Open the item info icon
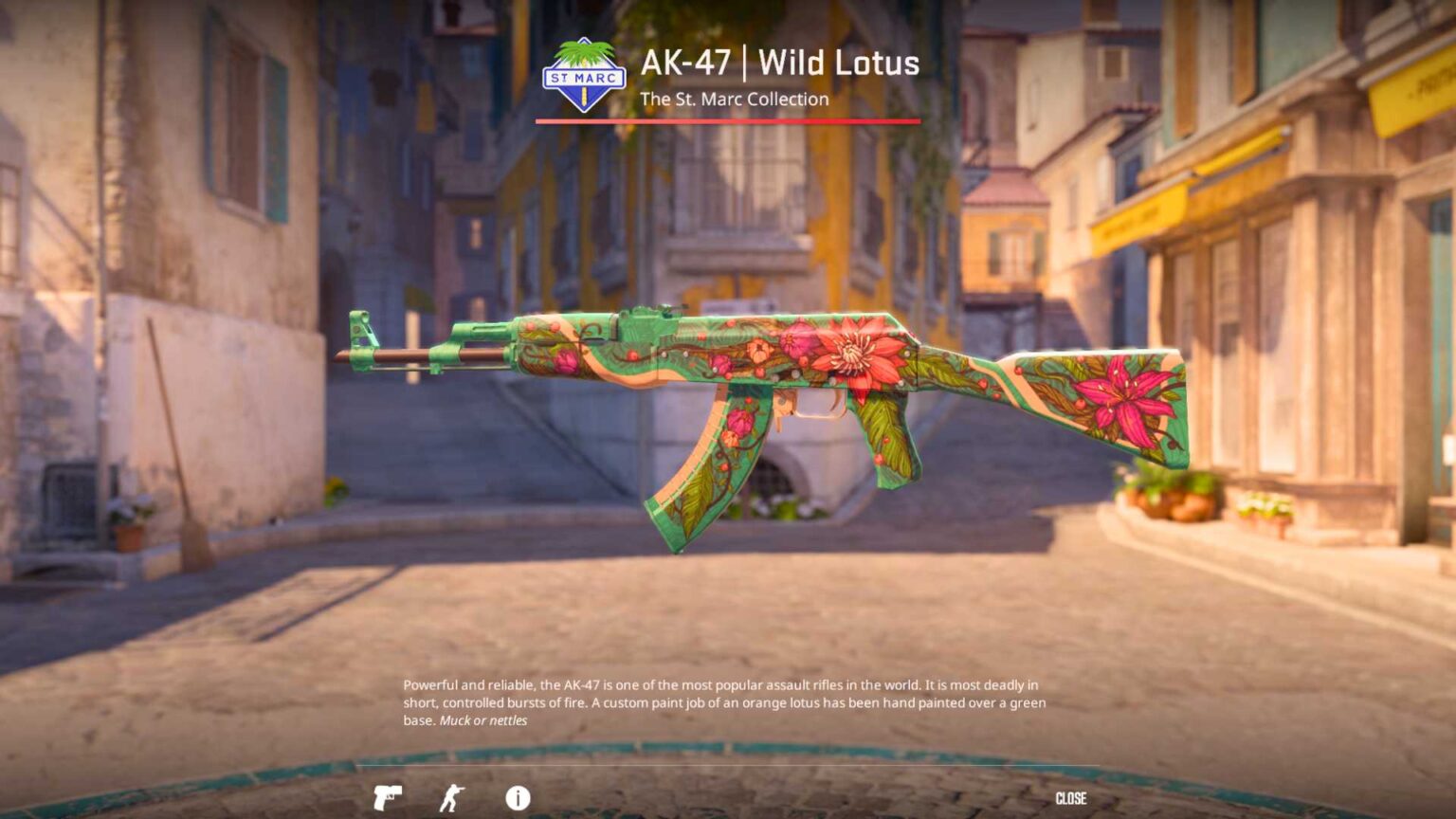The height and width of the screenshot is (819, 1456). coord(517,799)
